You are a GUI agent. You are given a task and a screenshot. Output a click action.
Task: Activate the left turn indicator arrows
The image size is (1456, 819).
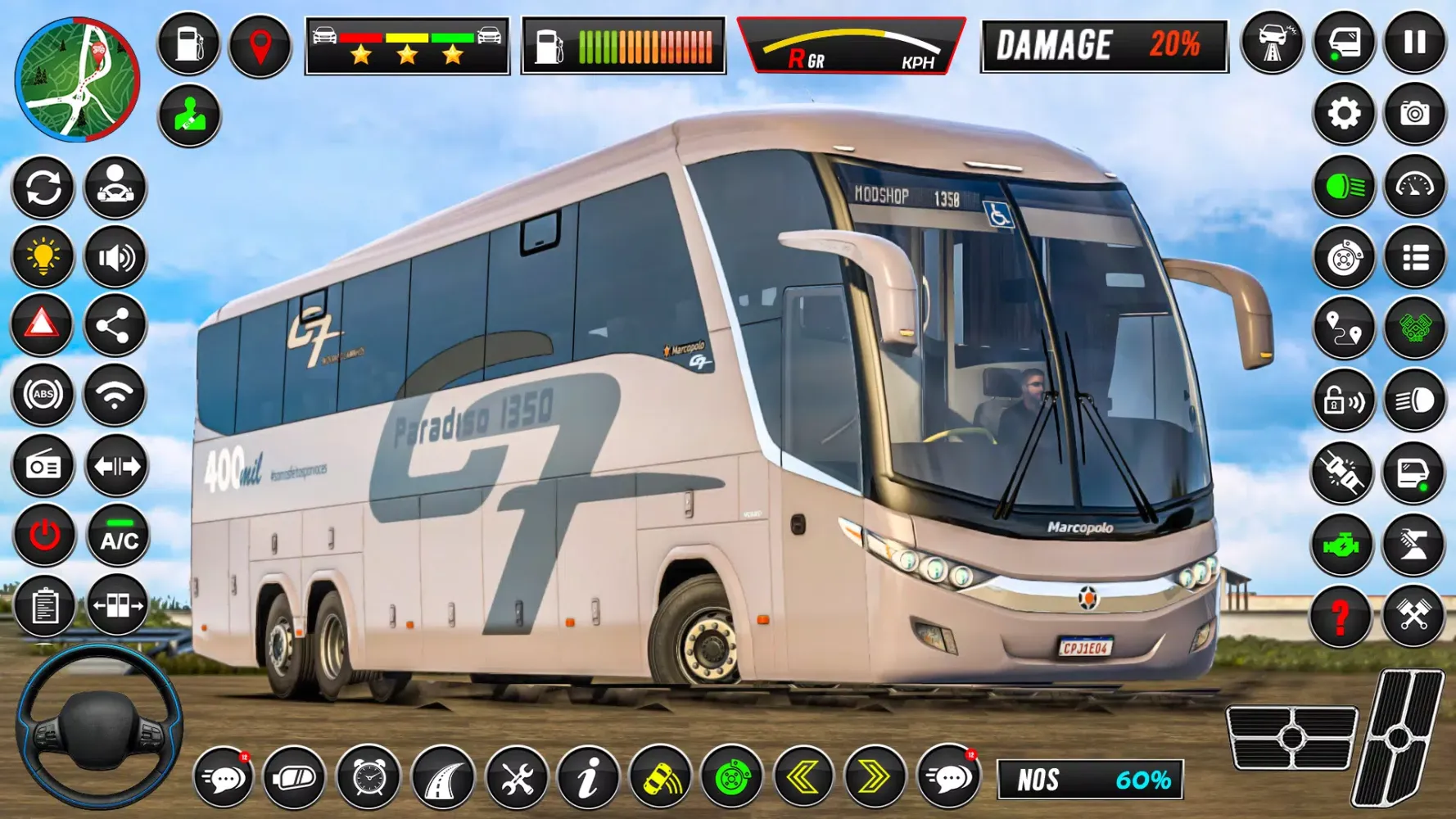pyautogui.click(x=803, y=776)
